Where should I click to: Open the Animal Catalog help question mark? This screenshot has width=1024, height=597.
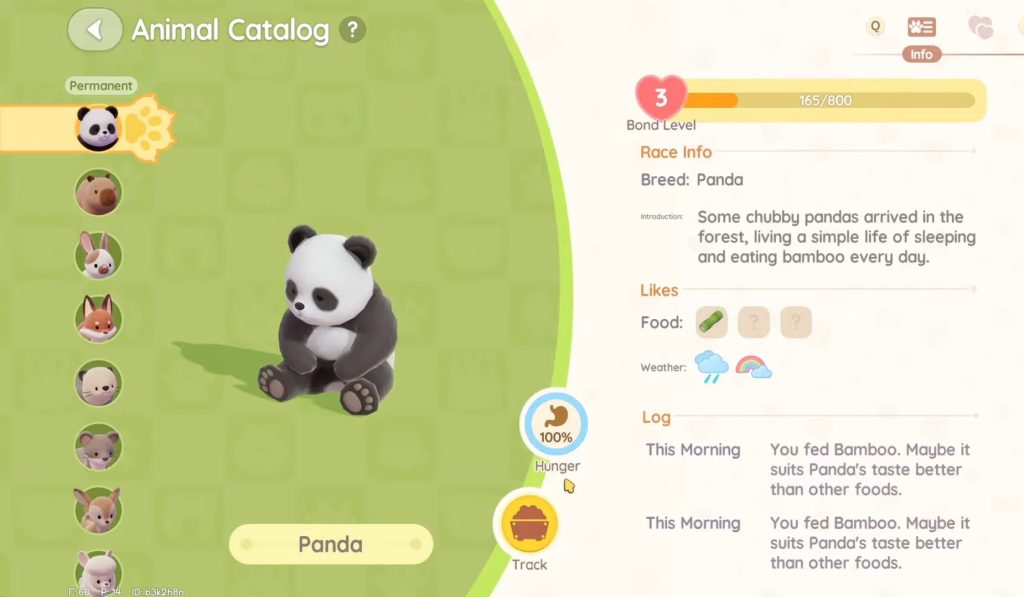[x=352, y=30]
